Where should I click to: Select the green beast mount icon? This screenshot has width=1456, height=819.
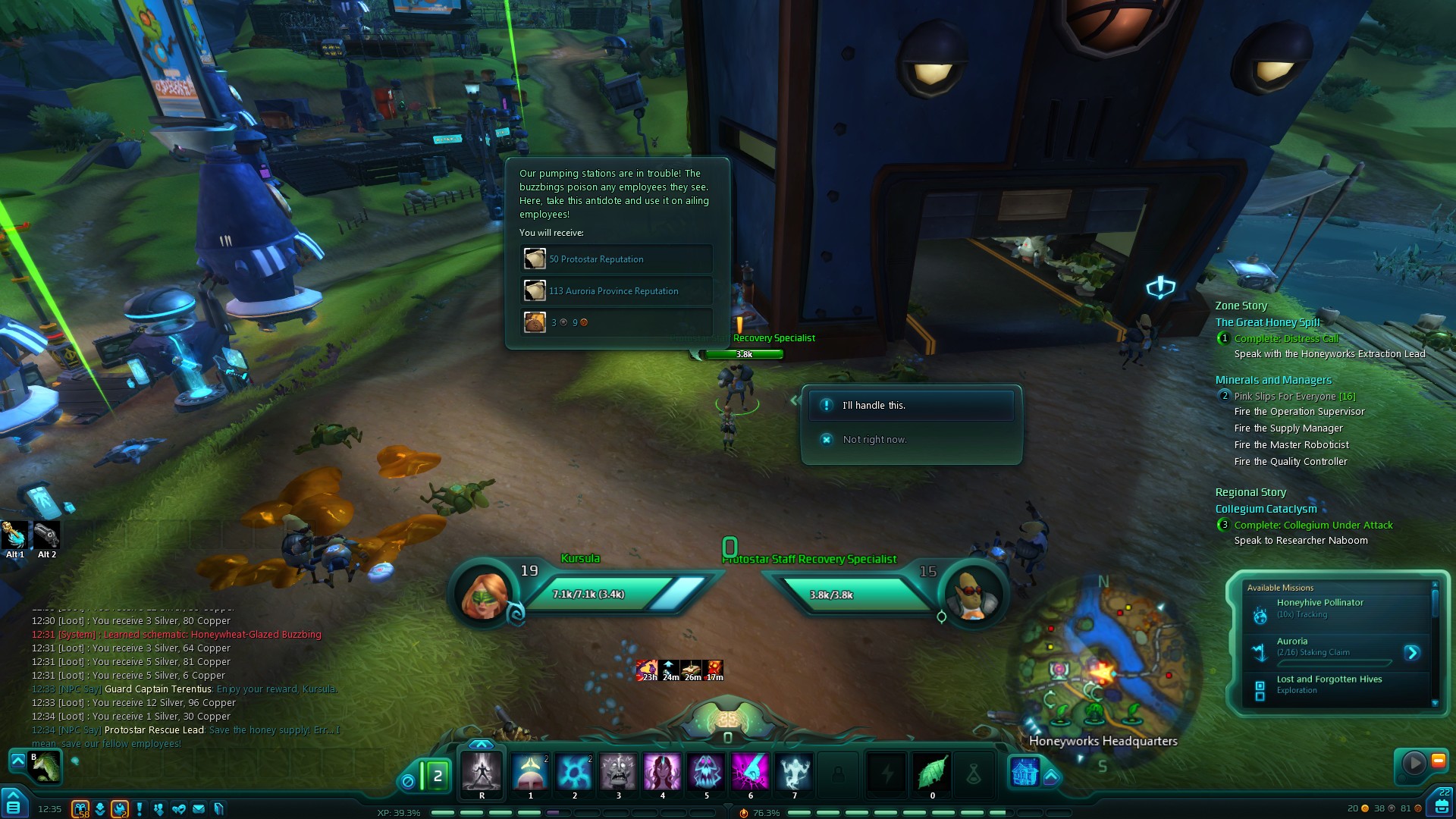pyautogui.click(x=45, y=767)
